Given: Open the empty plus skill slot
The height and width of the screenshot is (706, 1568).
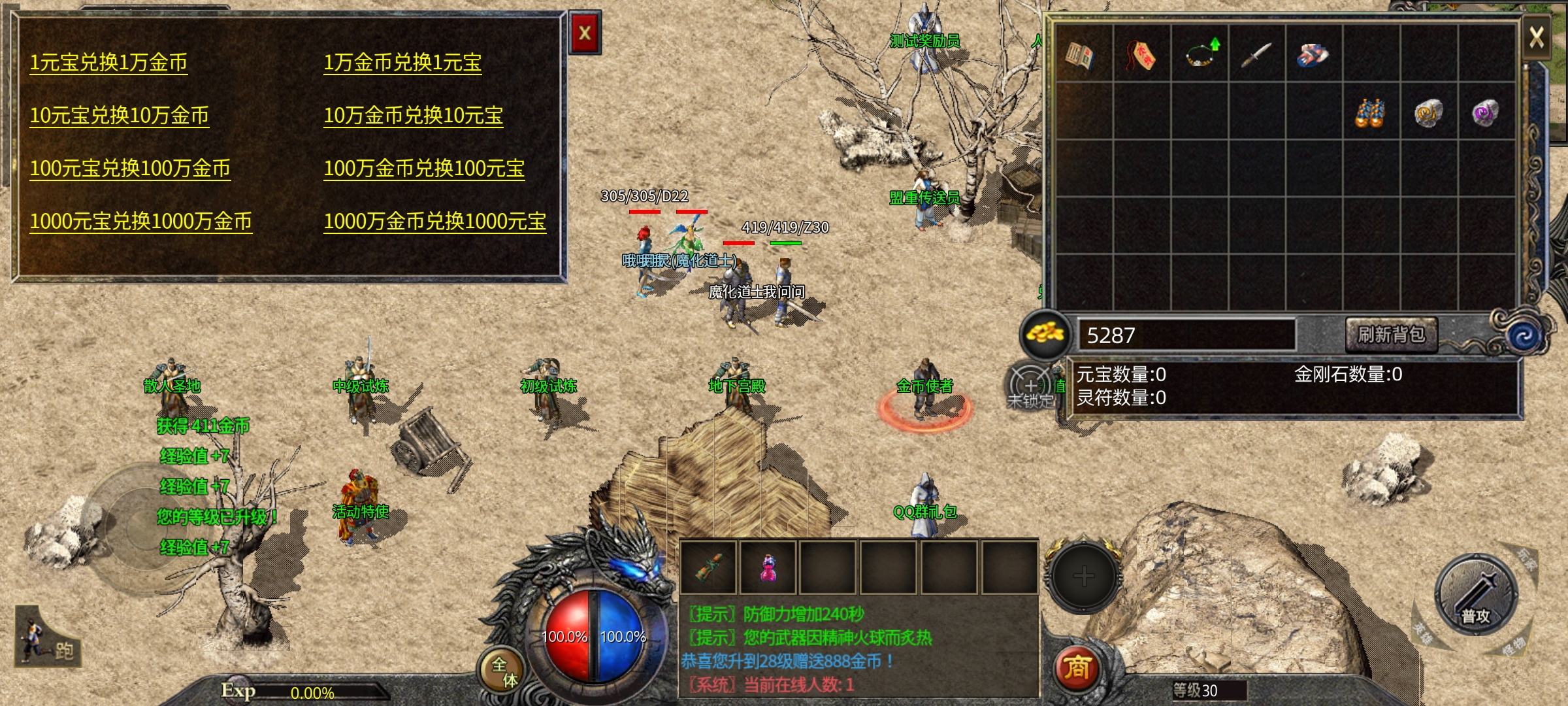Looking at the screenshot, I should 1083,577.
